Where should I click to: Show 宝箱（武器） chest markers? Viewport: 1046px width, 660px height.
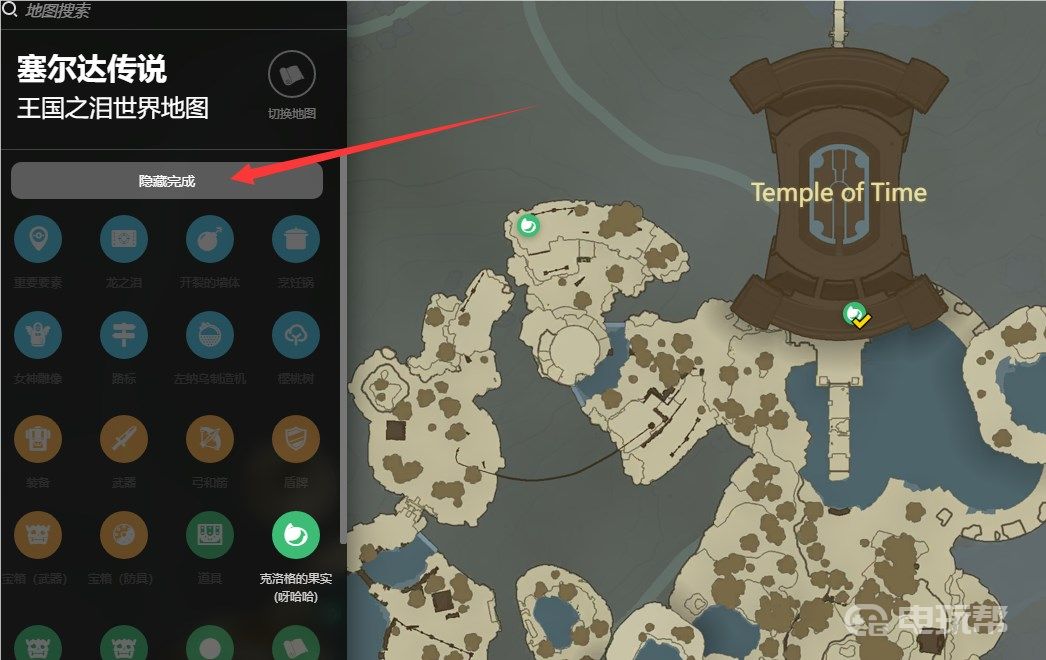[38, 536]
